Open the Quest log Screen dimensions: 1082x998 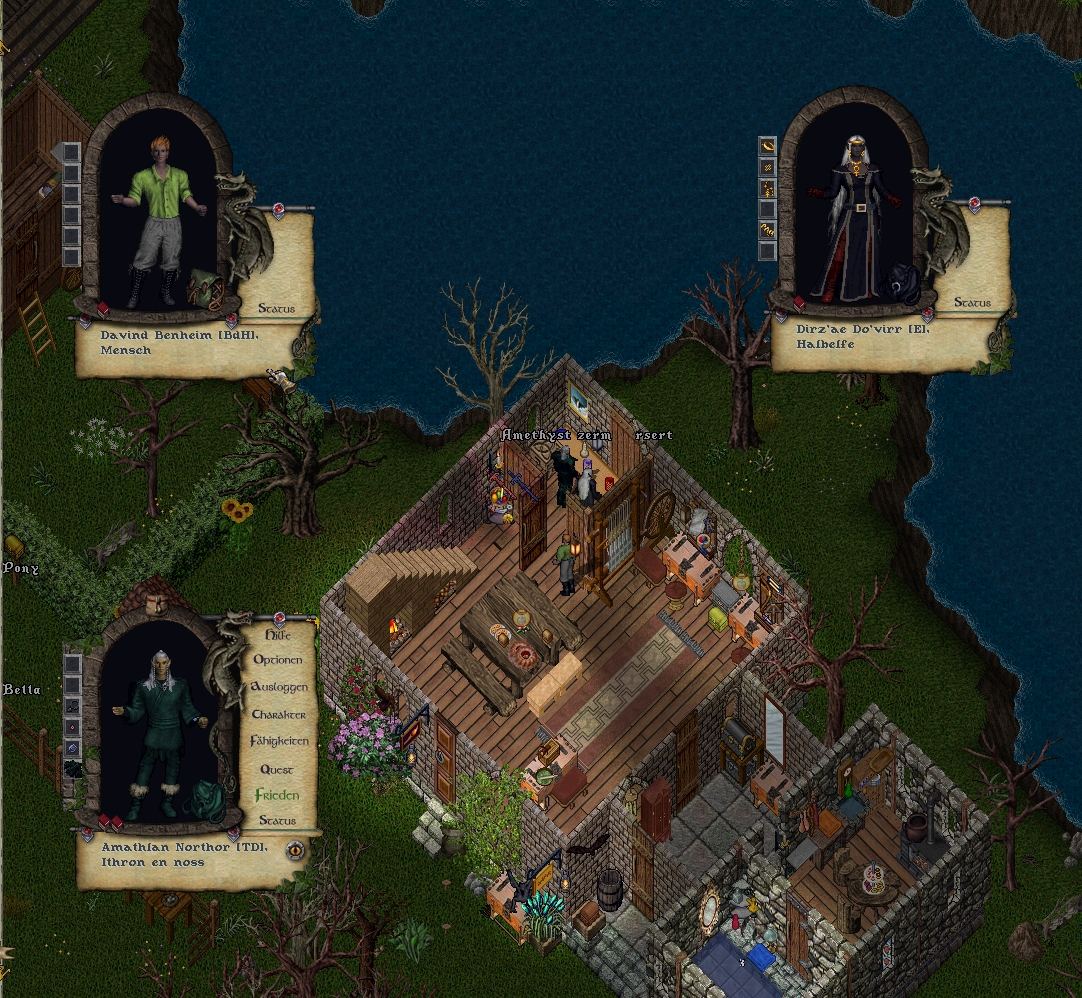click(277, 769)
